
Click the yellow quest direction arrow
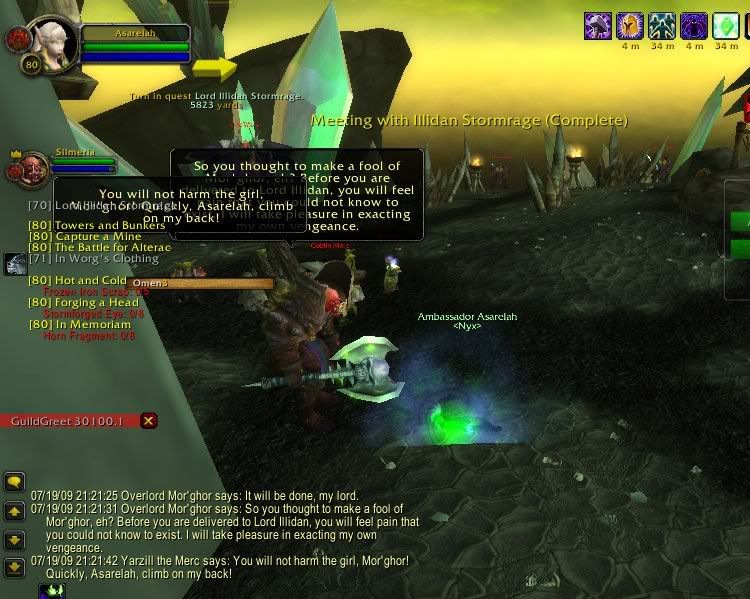click(215, 68)
